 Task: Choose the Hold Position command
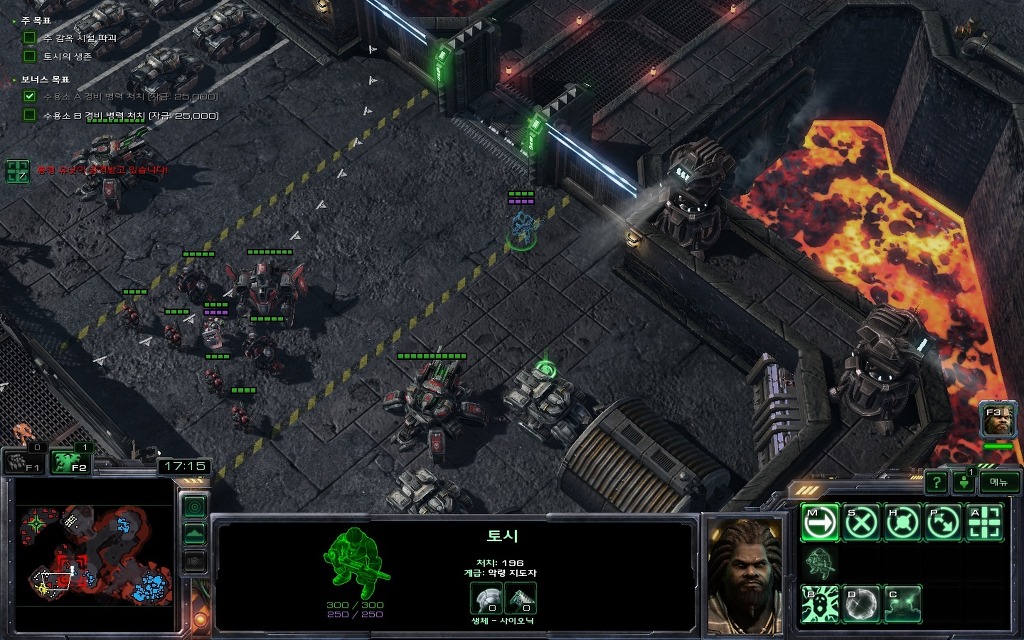(x=902, y=523)
